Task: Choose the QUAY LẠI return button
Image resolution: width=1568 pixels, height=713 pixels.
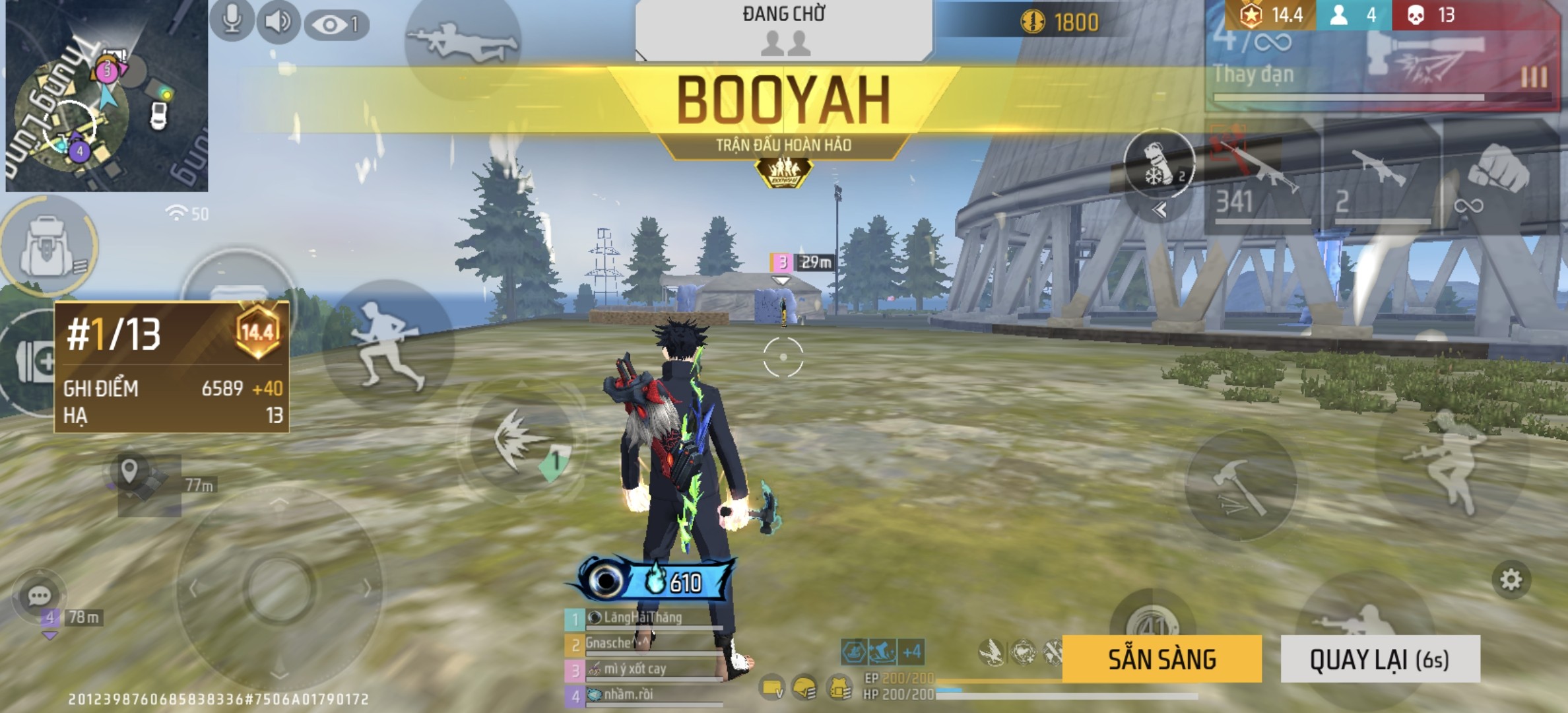Action: [x=1380, y=659]
